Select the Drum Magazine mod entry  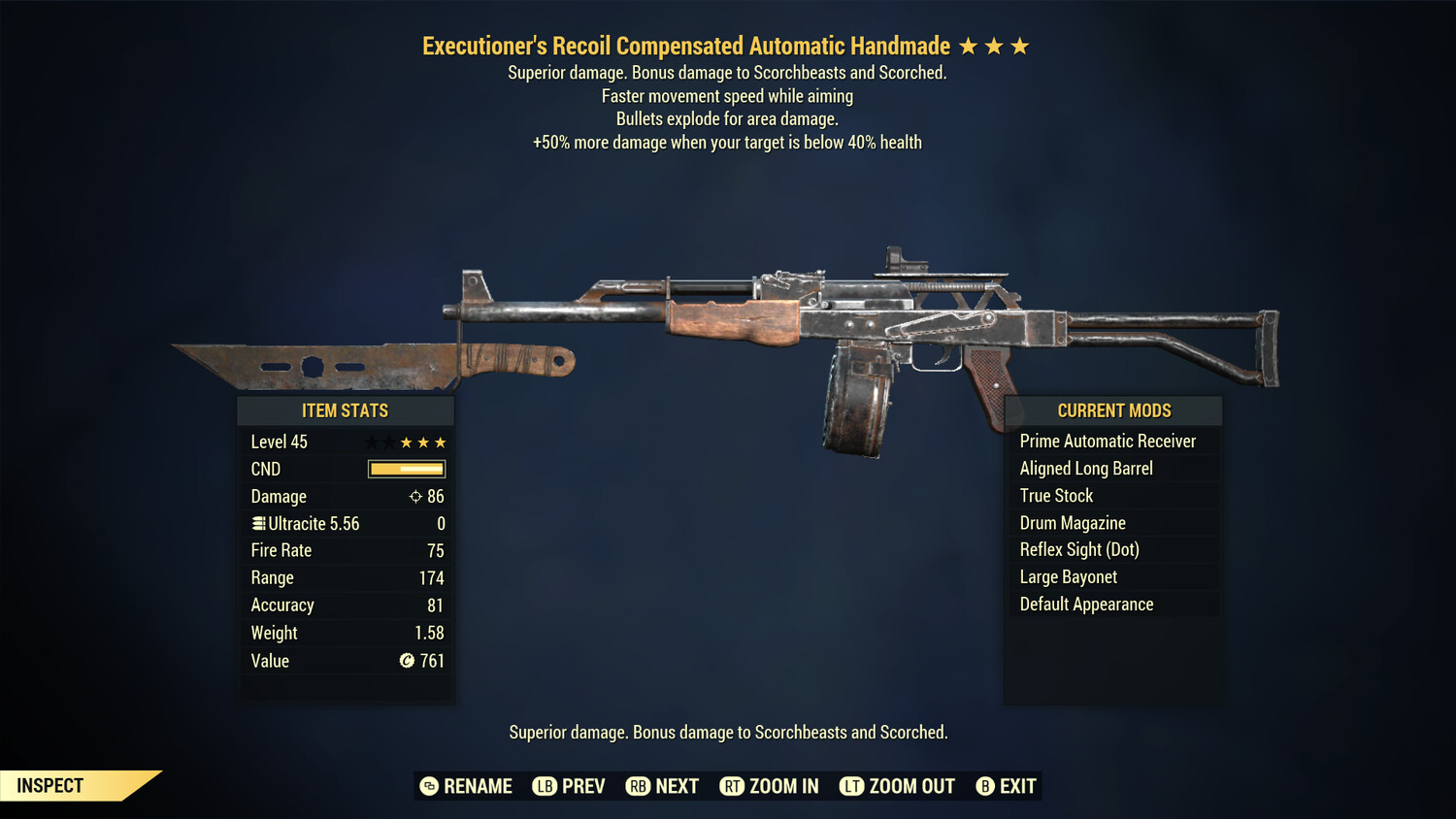1073,522
